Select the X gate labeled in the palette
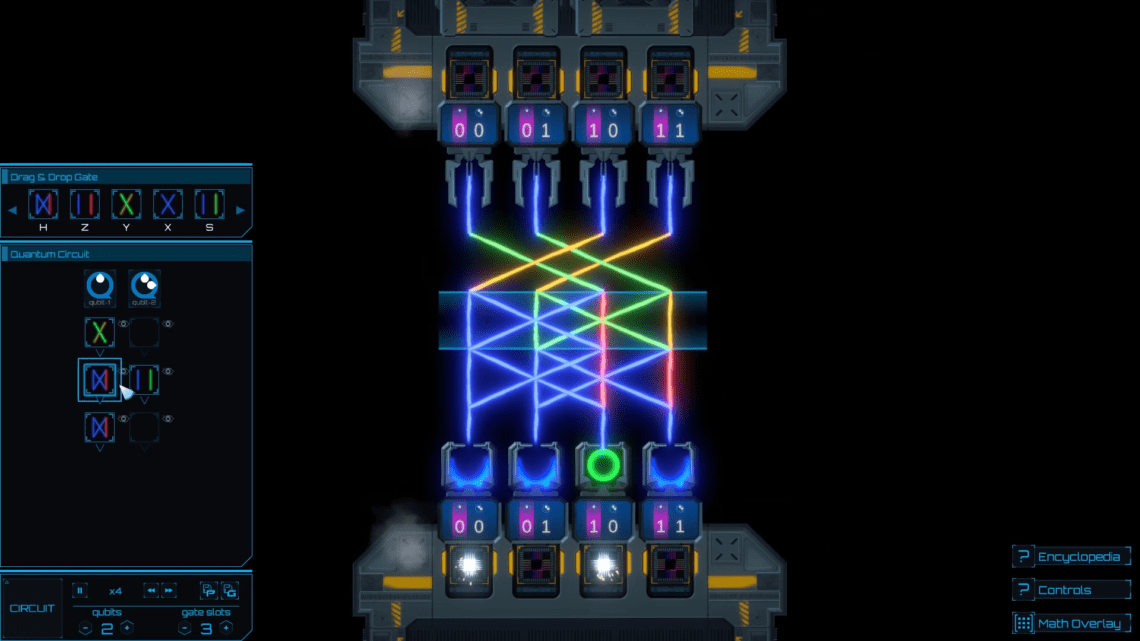The height and width of the screenshot is (641, 1140). (x=167, y=204)
